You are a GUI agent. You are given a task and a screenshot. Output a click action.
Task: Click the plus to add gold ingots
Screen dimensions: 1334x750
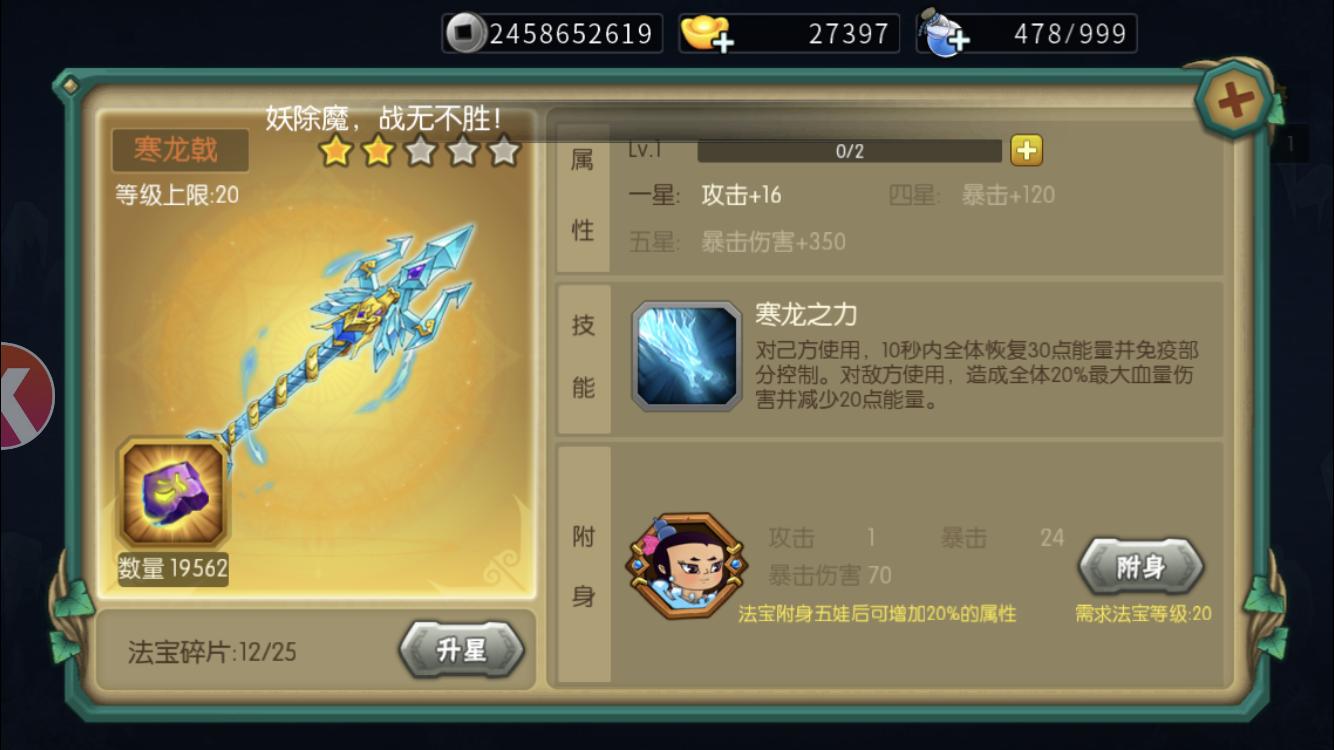(725, 41)
